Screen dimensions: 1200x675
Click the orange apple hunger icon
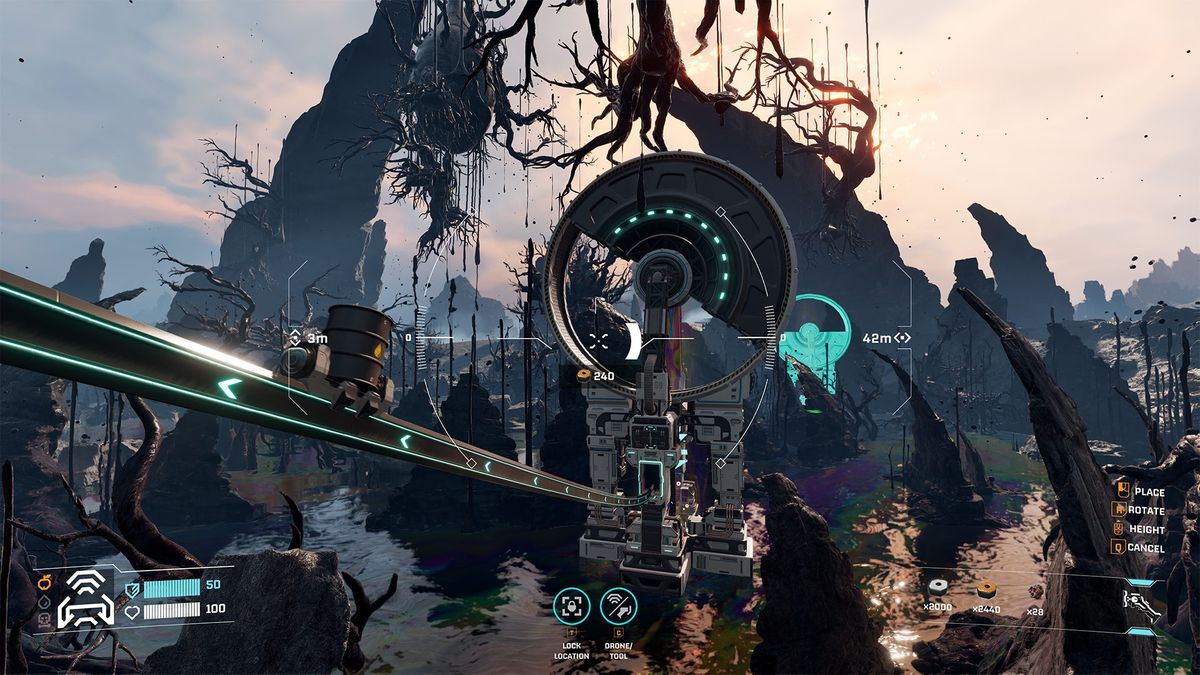click(45, 581)
